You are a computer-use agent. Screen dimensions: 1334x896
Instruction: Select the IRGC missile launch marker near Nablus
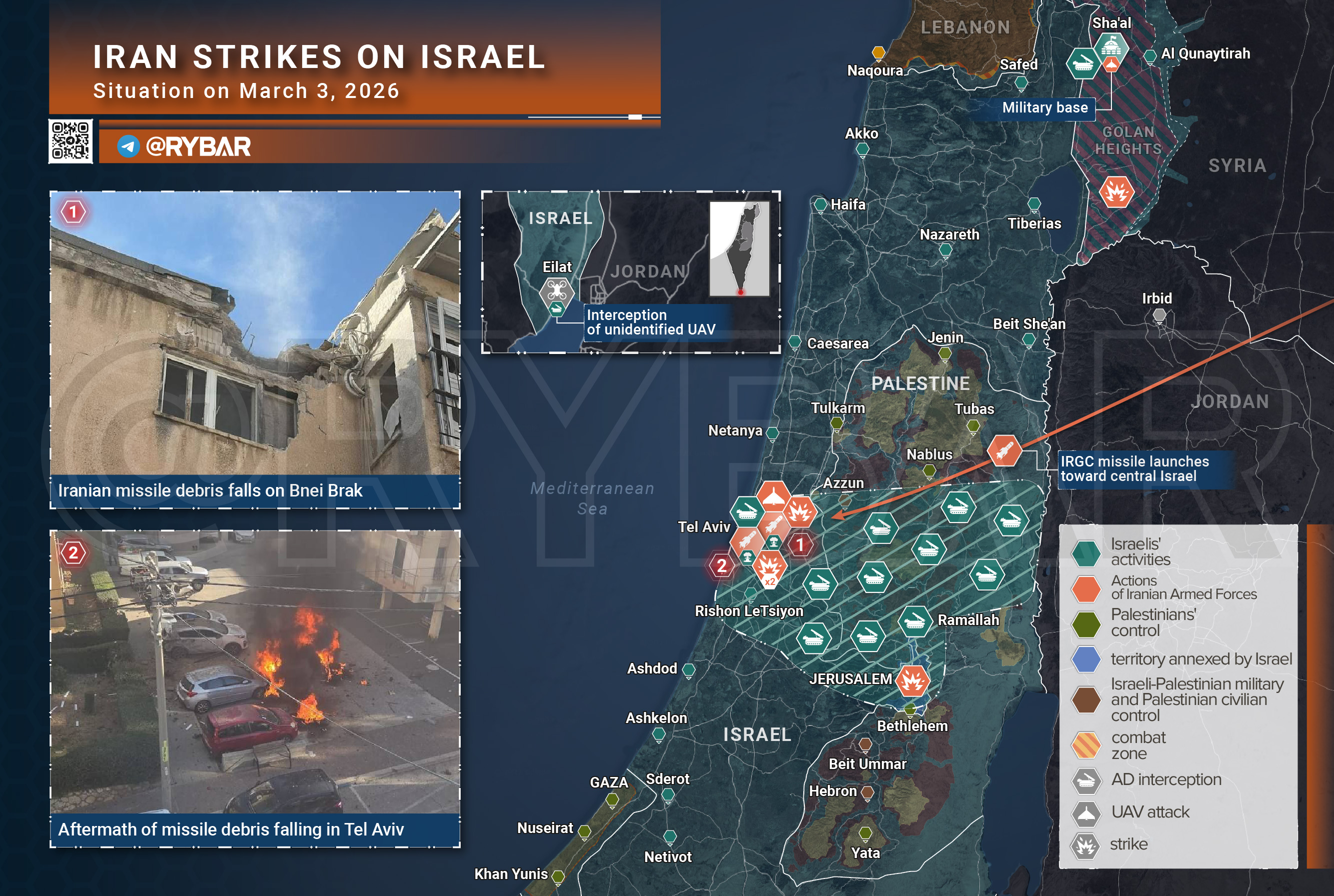(x=1004, y=450)
